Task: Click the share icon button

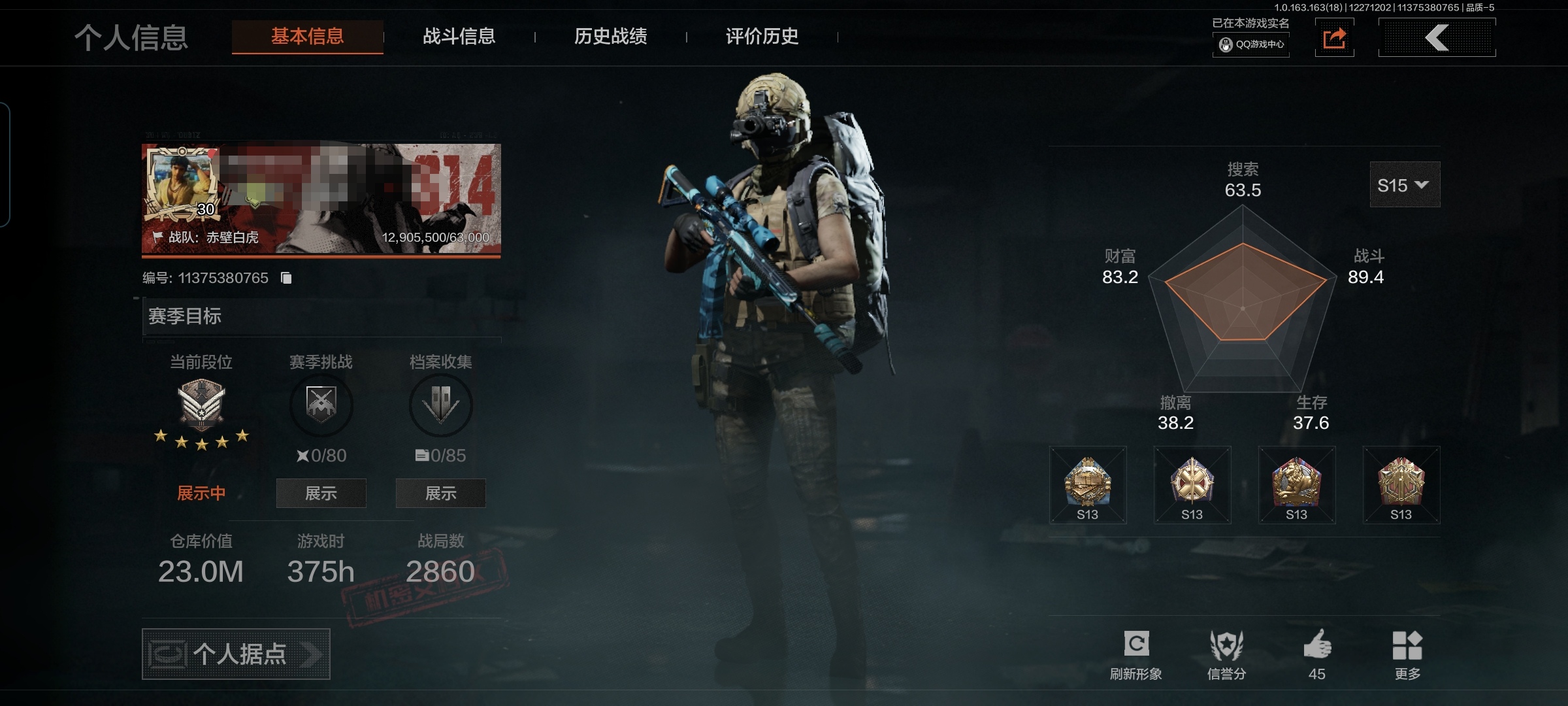Action: pos(1334,38)
